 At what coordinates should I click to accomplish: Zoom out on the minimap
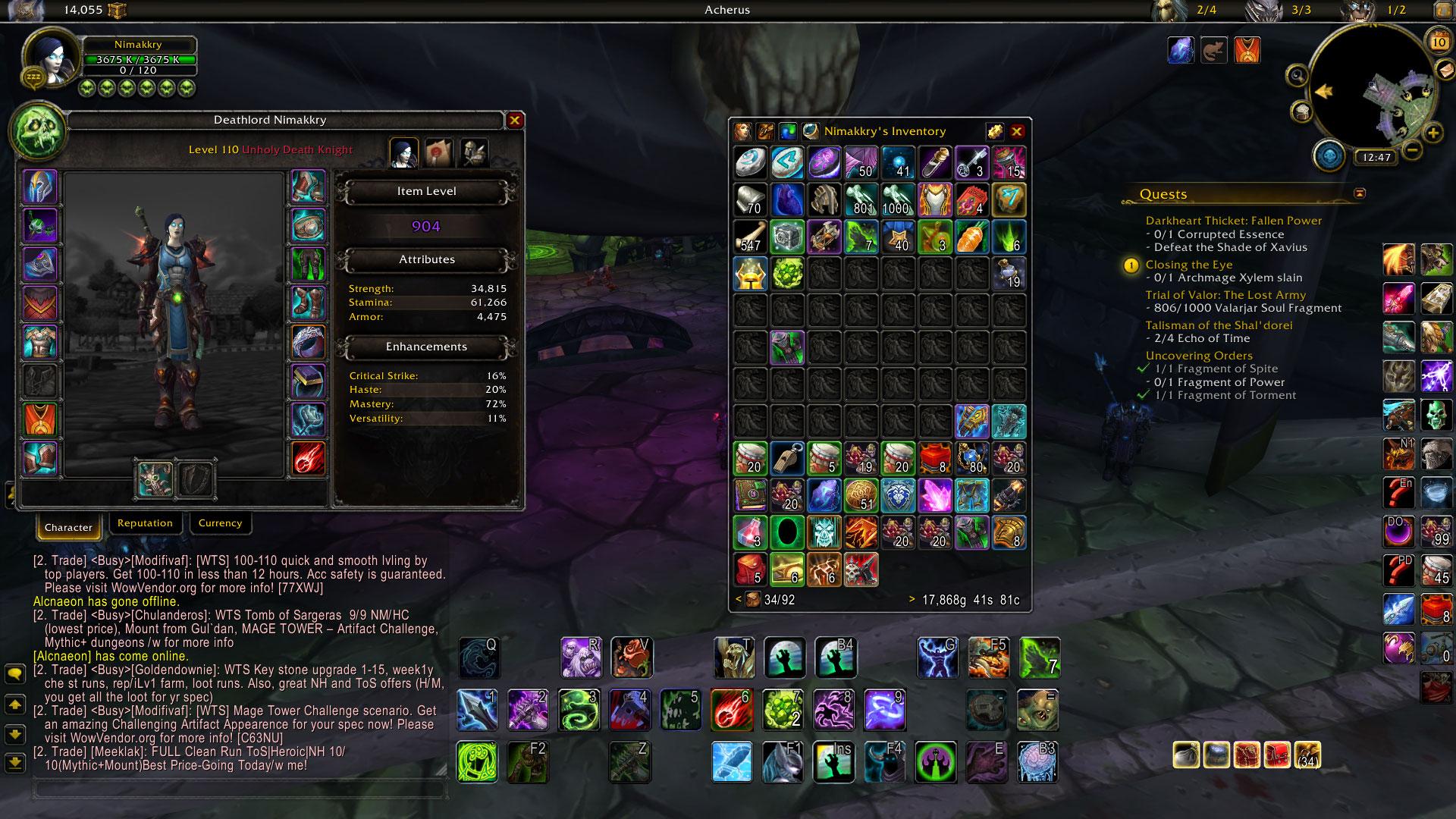[1411, 149]
